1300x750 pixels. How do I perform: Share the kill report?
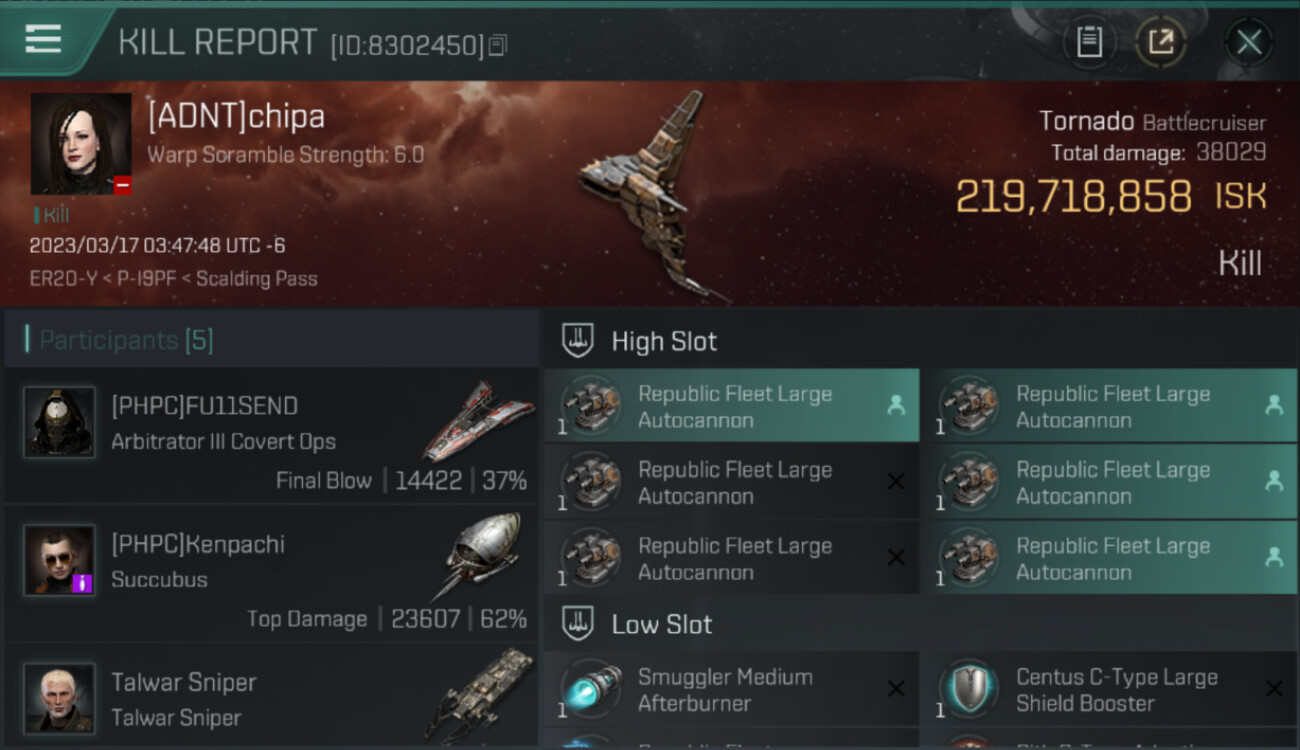(1161, 42)
